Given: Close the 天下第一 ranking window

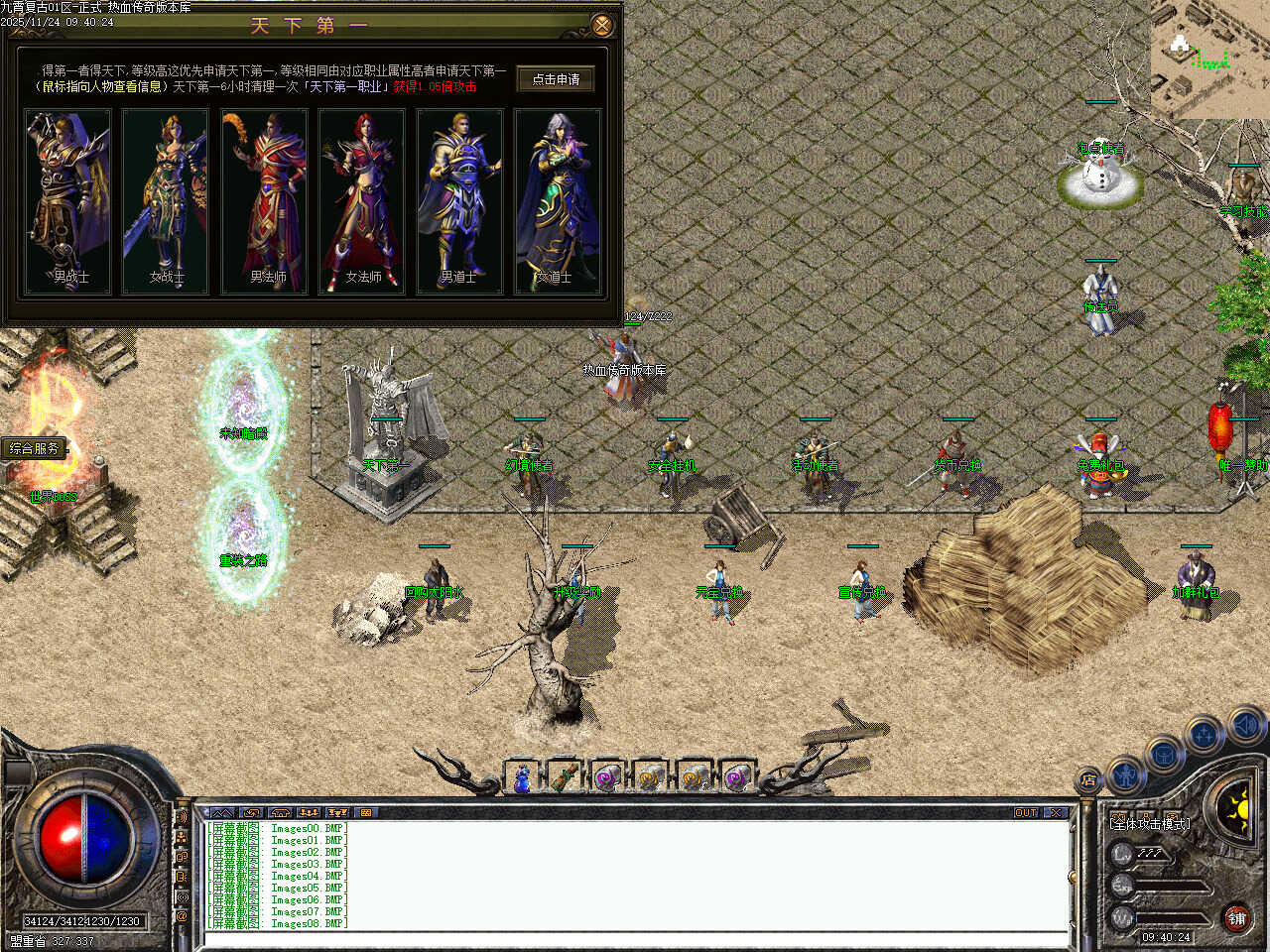Looking at the screenshot, I should point(601,25).
